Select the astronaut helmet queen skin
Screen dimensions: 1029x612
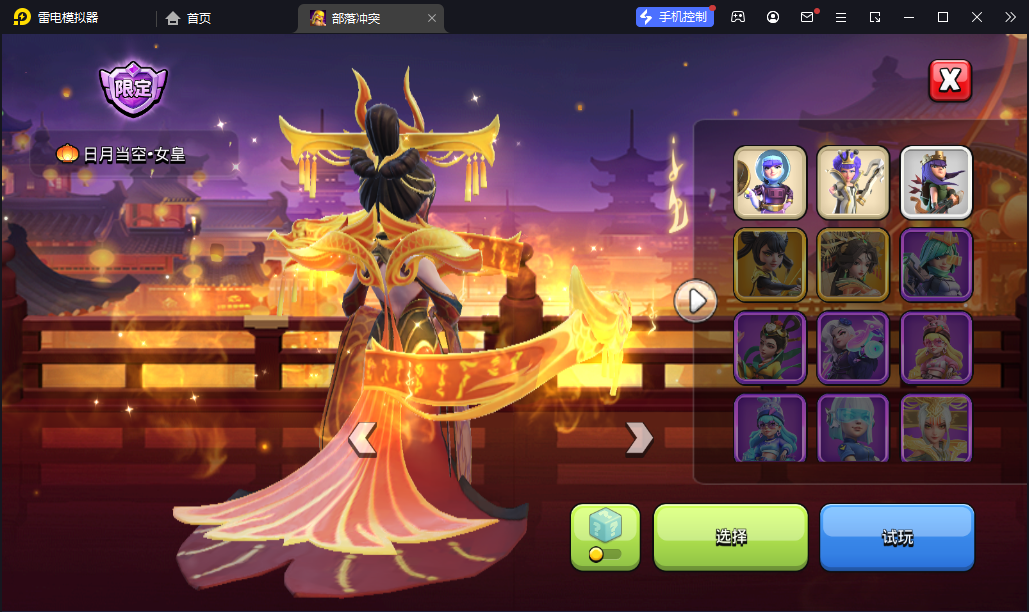point(770,182)
